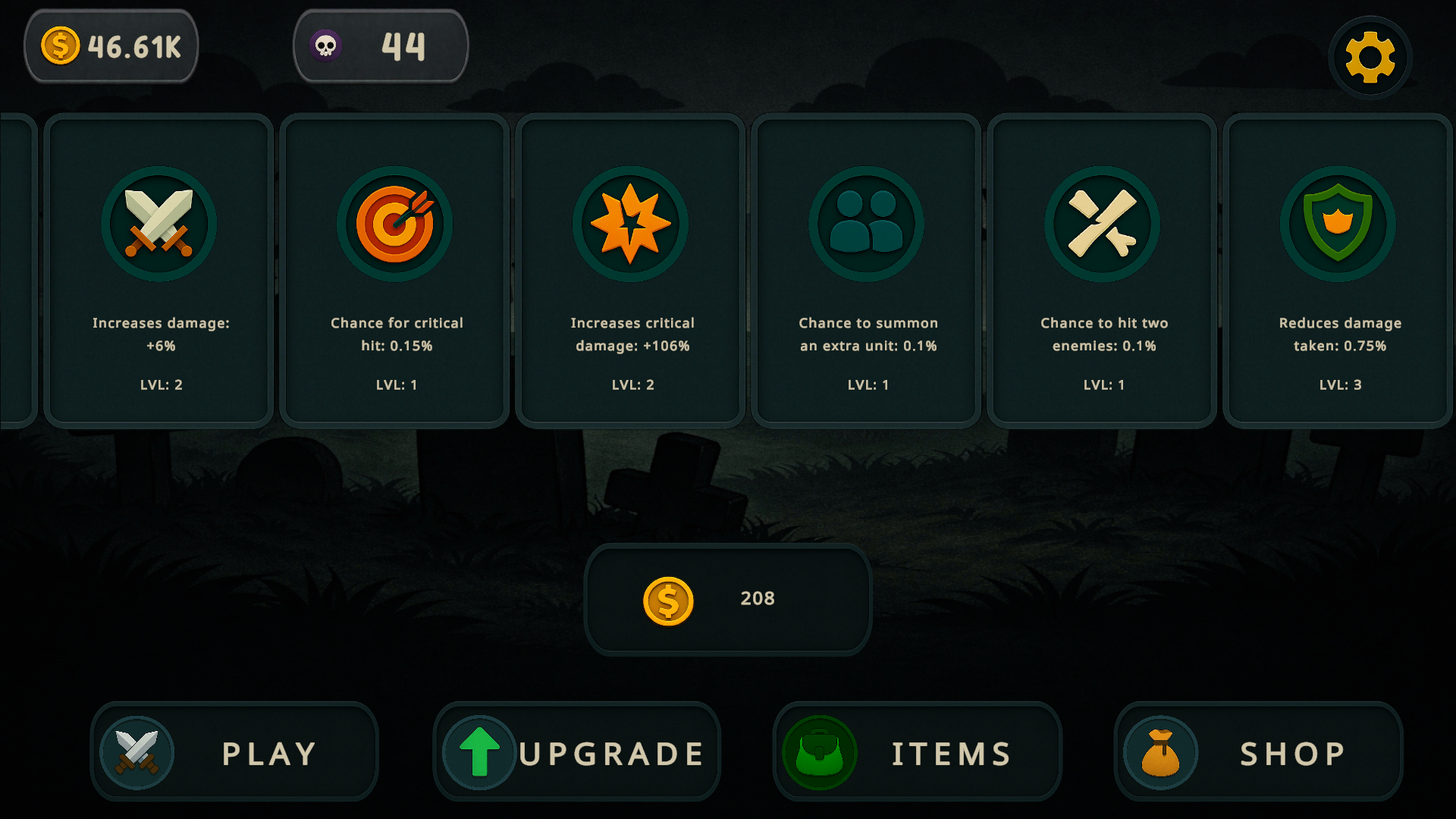This screenshot has width=1456, height=819.
Task: Click the skull icon next to 44 counter
Action: (x=326, y=47)
